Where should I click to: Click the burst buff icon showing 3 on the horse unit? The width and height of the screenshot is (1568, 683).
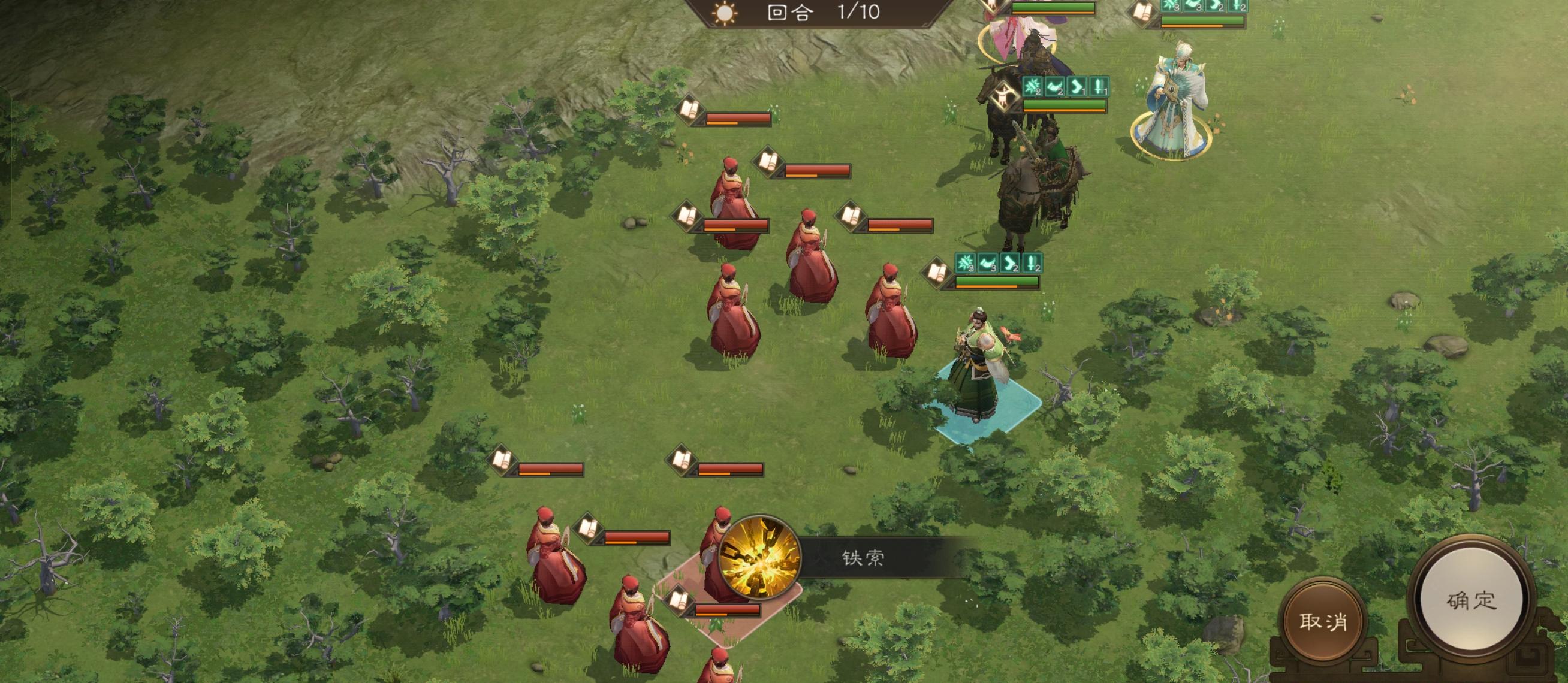coord(966,264)
